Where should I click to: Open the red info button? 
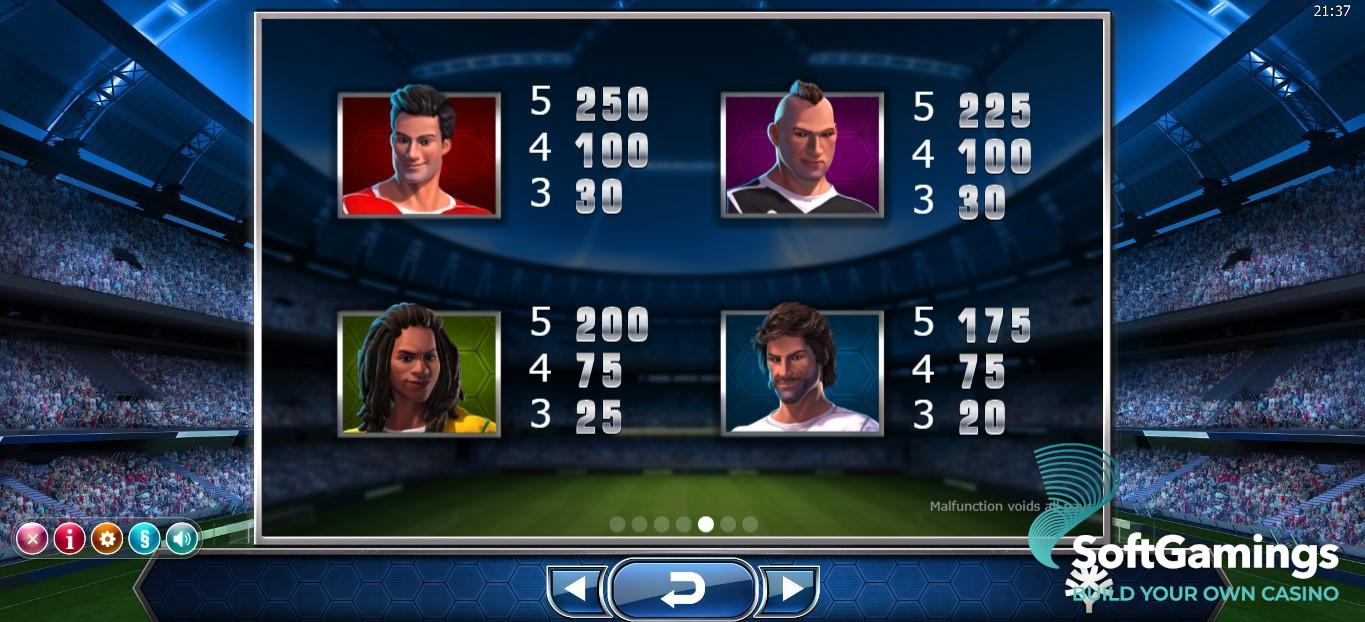(x=69, y=540)
